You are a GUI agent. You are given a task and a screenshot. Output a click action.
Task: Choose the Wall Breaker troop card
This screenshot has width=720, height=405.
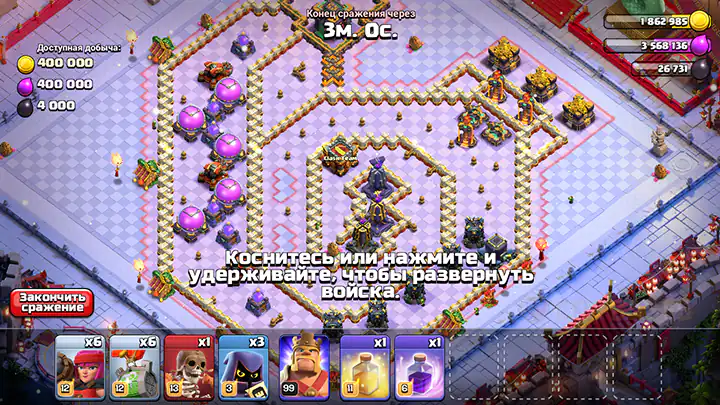[x=136, y=367]
